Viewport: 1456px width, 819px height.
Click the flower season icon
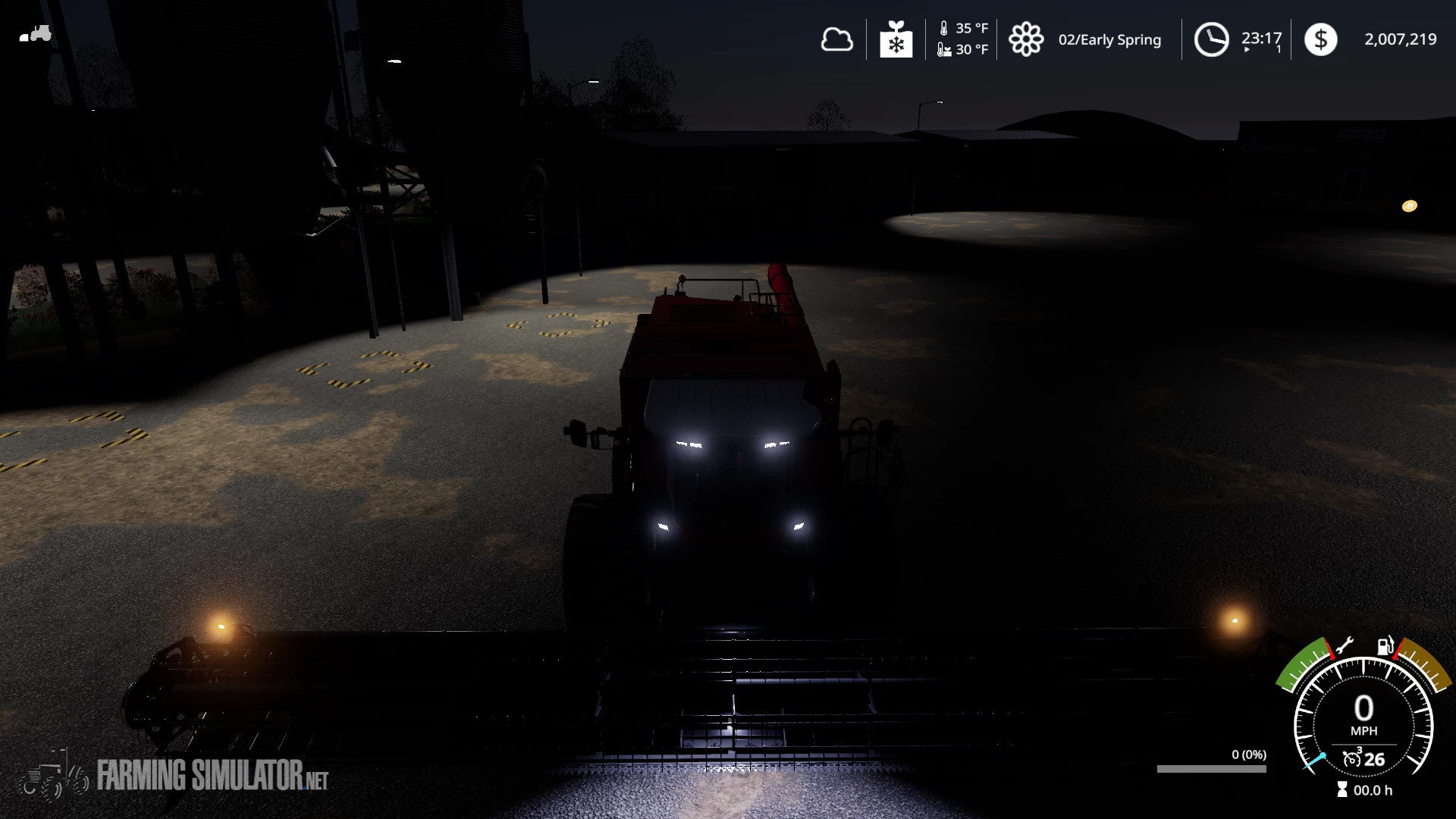pos(1026,39)
